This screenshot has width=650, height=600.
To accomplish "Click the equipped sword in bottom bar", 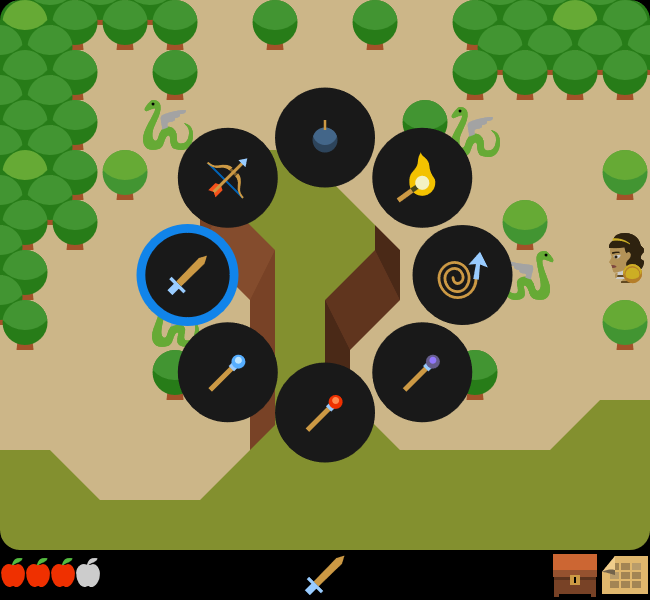I will [x=325, y=575].
